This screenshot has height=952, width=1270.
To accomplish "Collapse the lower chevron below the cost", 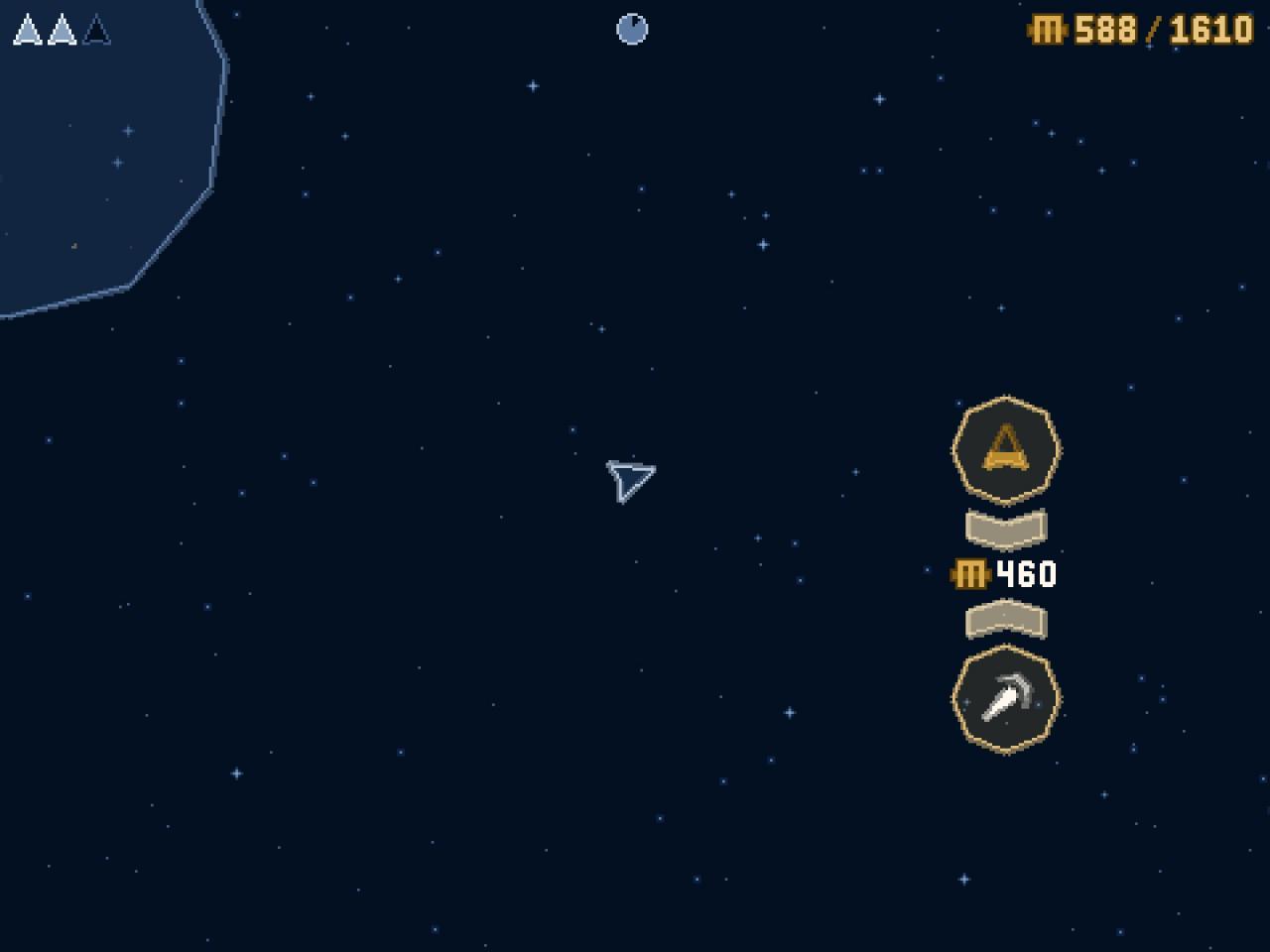I will pyautogui.click(x=1006, y=620).
